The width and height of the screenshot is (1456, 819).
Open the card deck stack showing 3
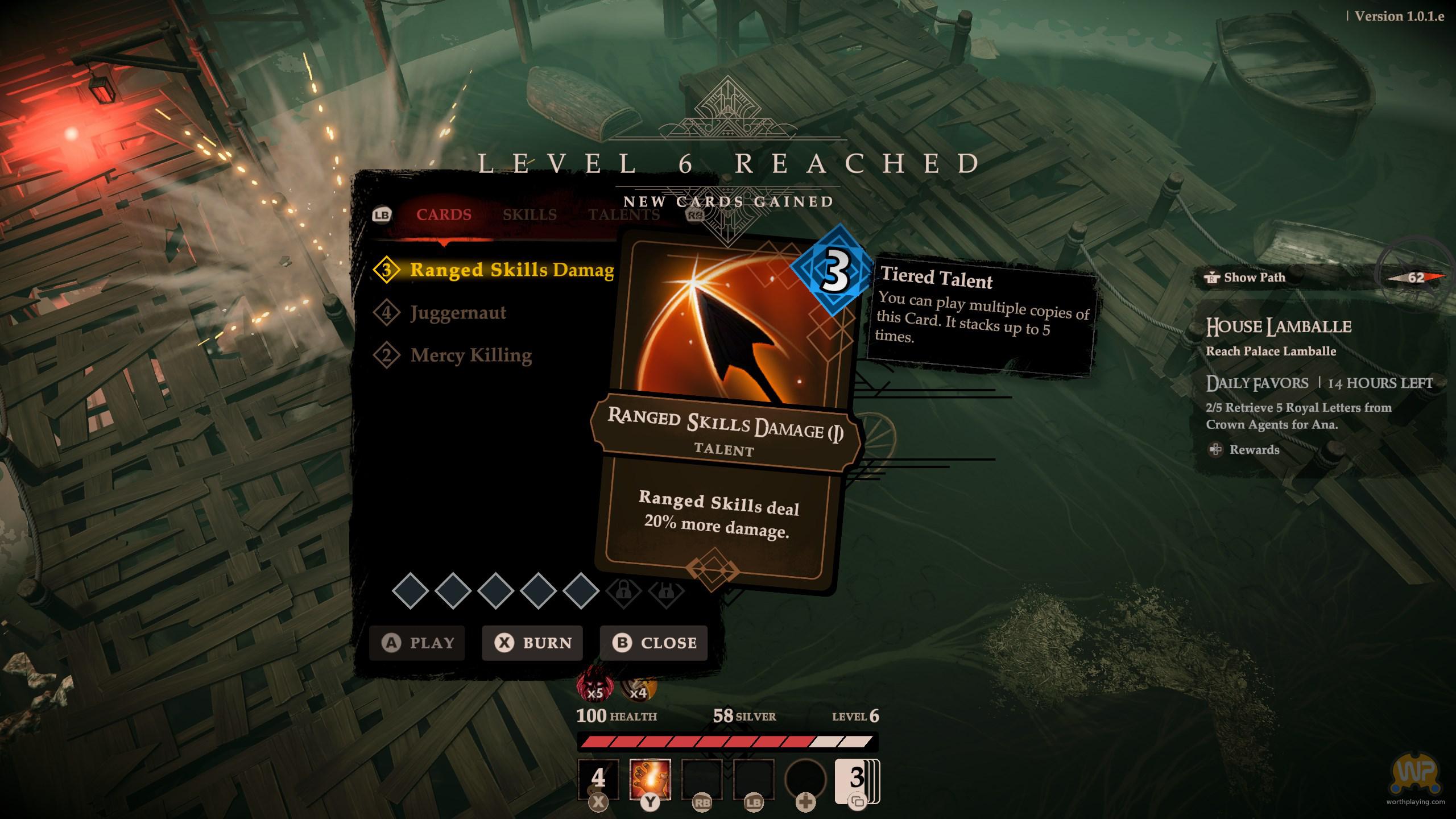pyautogui.click(x=857, y=780)
